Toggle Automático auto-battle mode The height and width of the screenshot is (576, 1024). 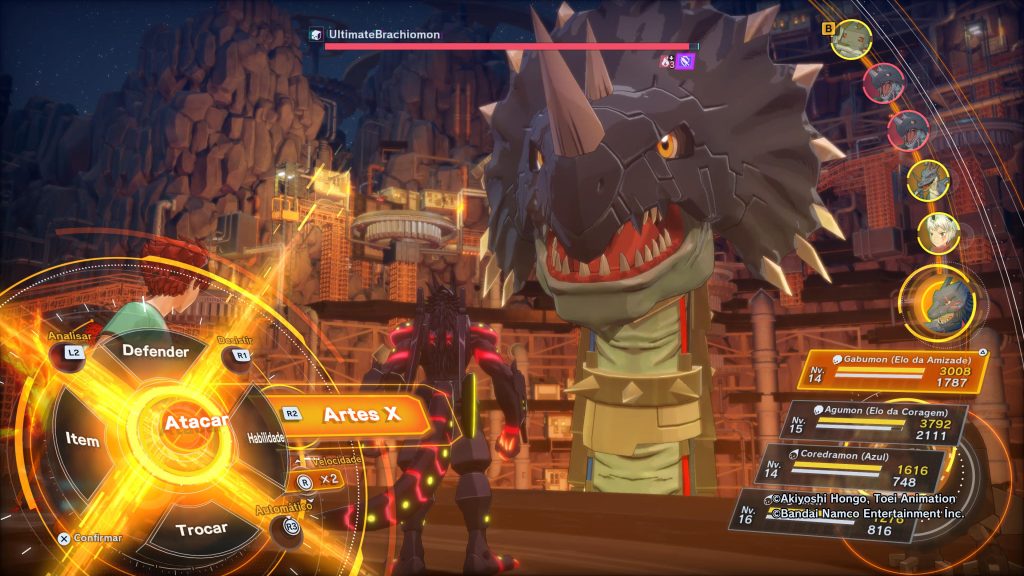click(x=291, y=525)
